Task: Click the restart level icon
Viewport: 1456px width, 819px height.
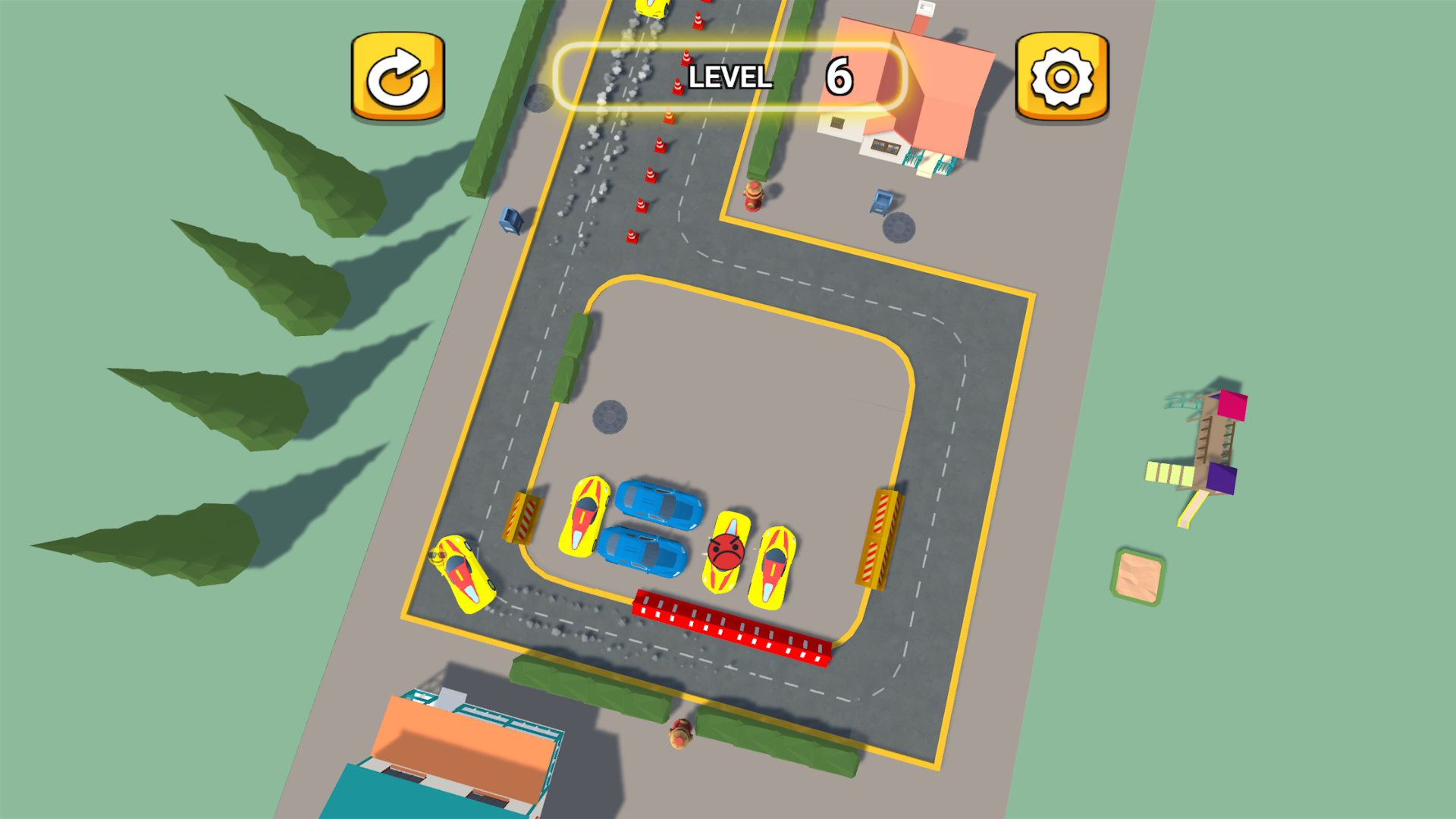Action: click(x=397, y=75)
